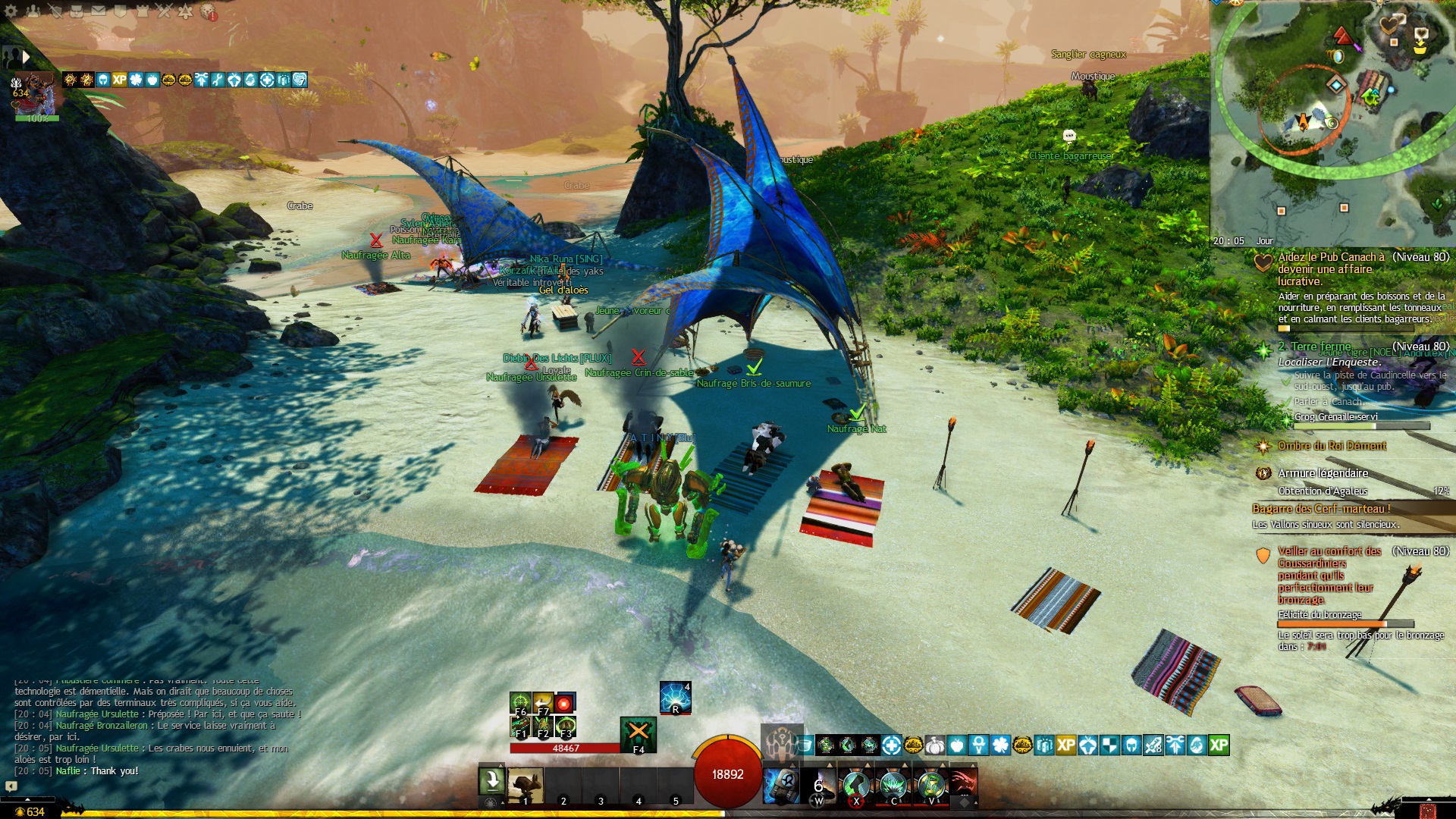Open the mail envelope icon
This screenshot has width=1456, height=819.
click(x=99, y=11)
